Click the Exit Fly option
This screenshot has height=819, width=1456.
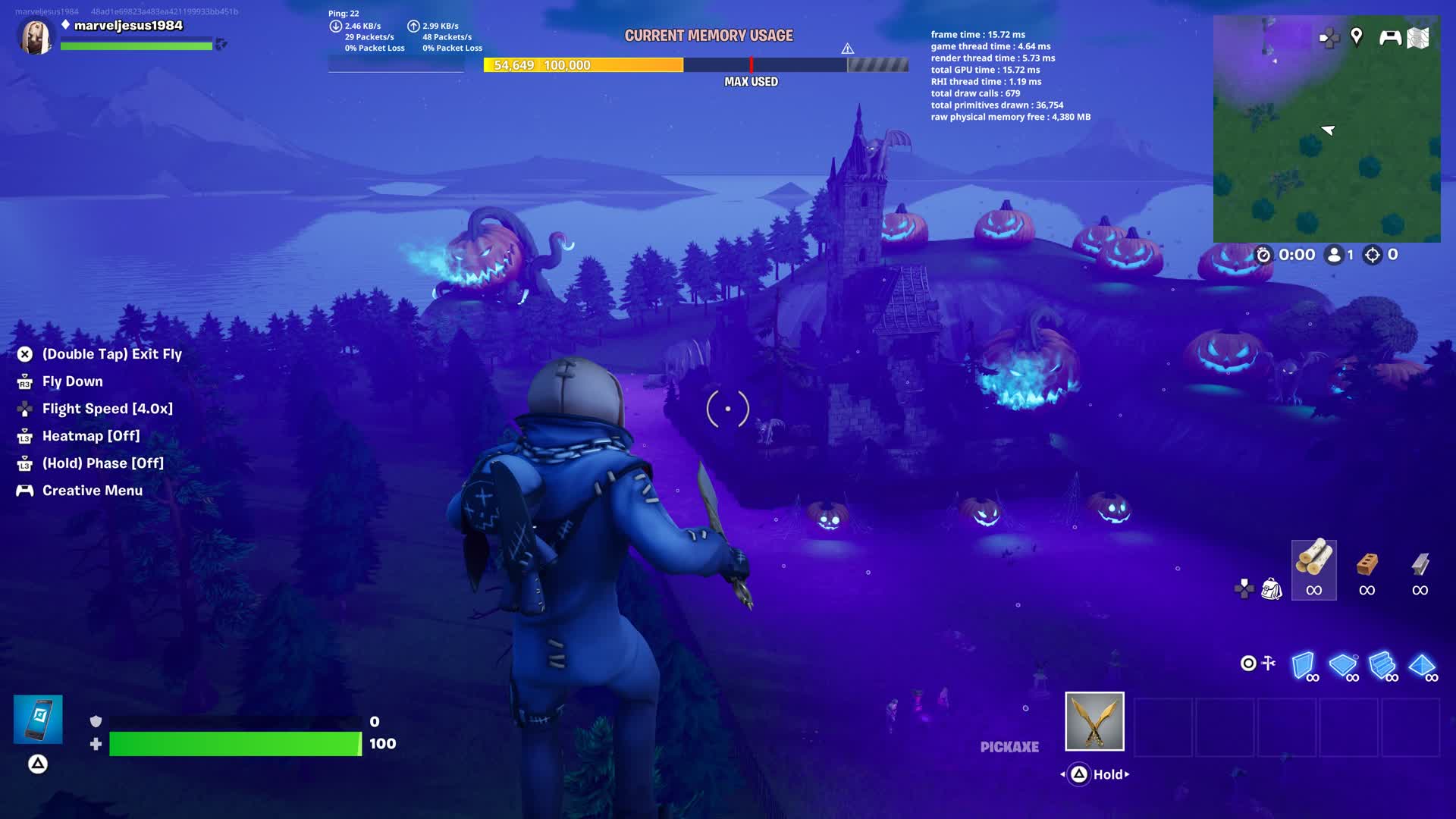111,353
